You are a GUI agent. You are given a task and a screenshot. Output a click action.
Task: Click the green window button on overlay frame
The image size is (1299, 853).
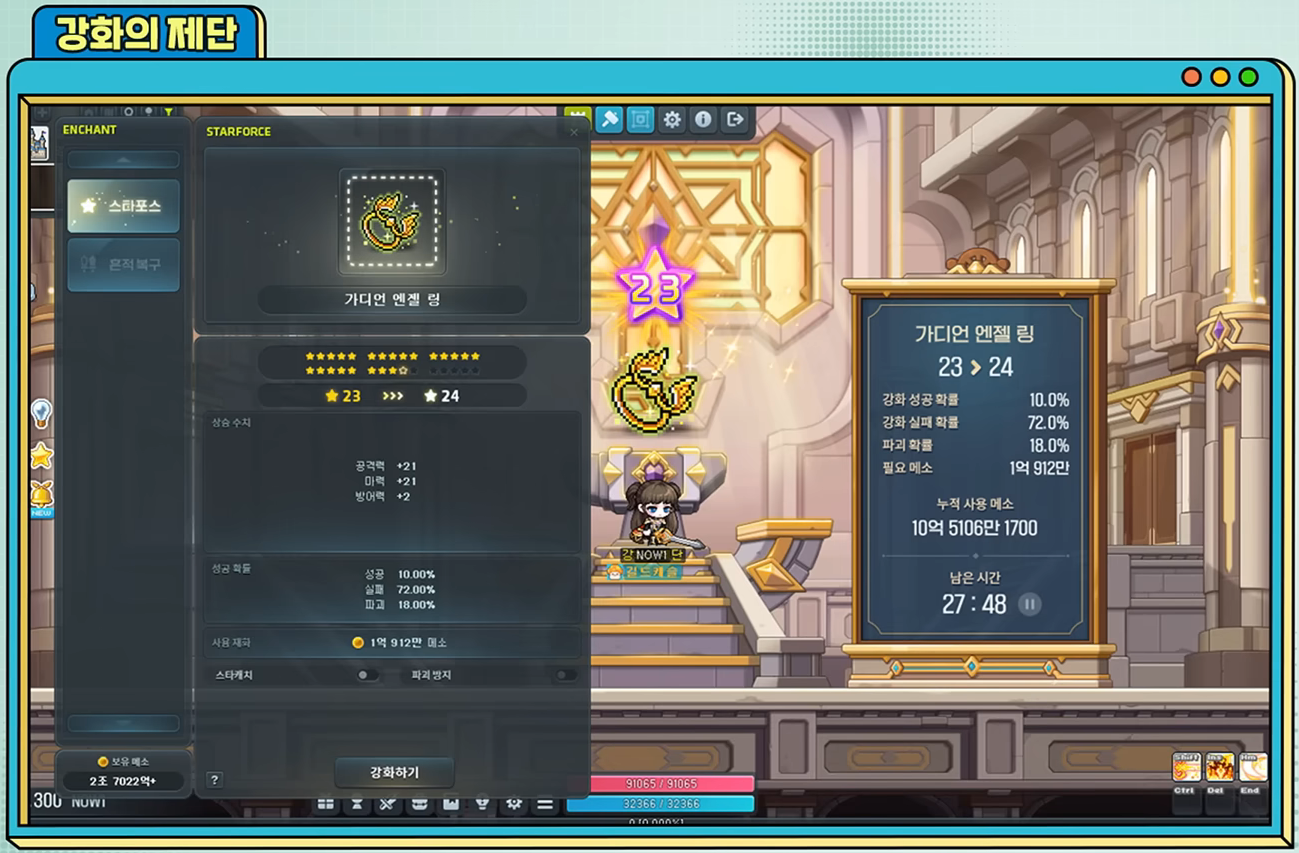pos(1248,77)
